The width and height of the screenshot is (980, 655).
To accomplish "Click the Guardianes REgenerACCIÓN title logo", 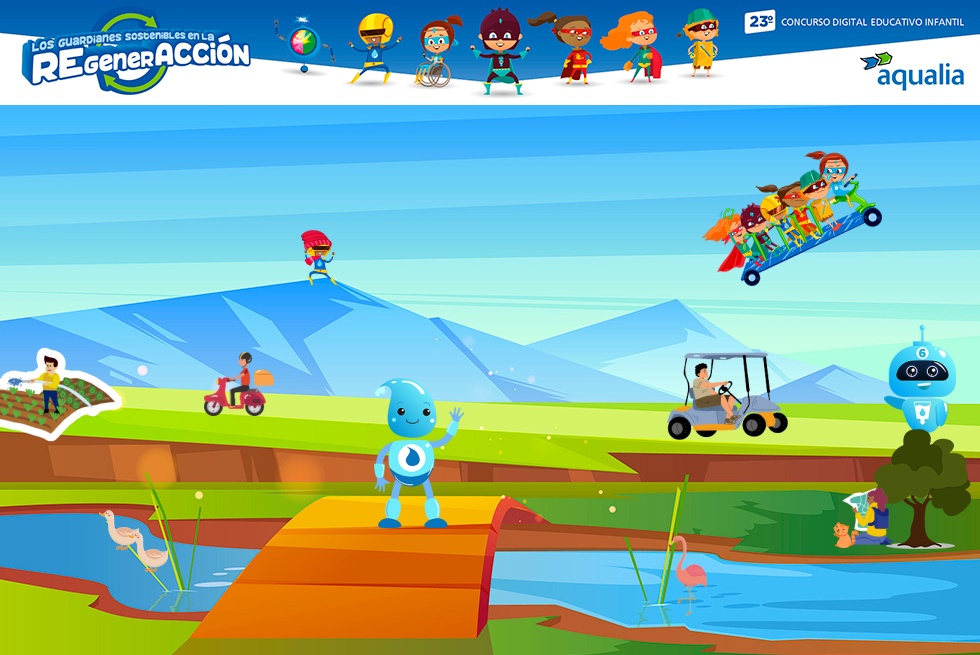I will click(x=138, y=54).
